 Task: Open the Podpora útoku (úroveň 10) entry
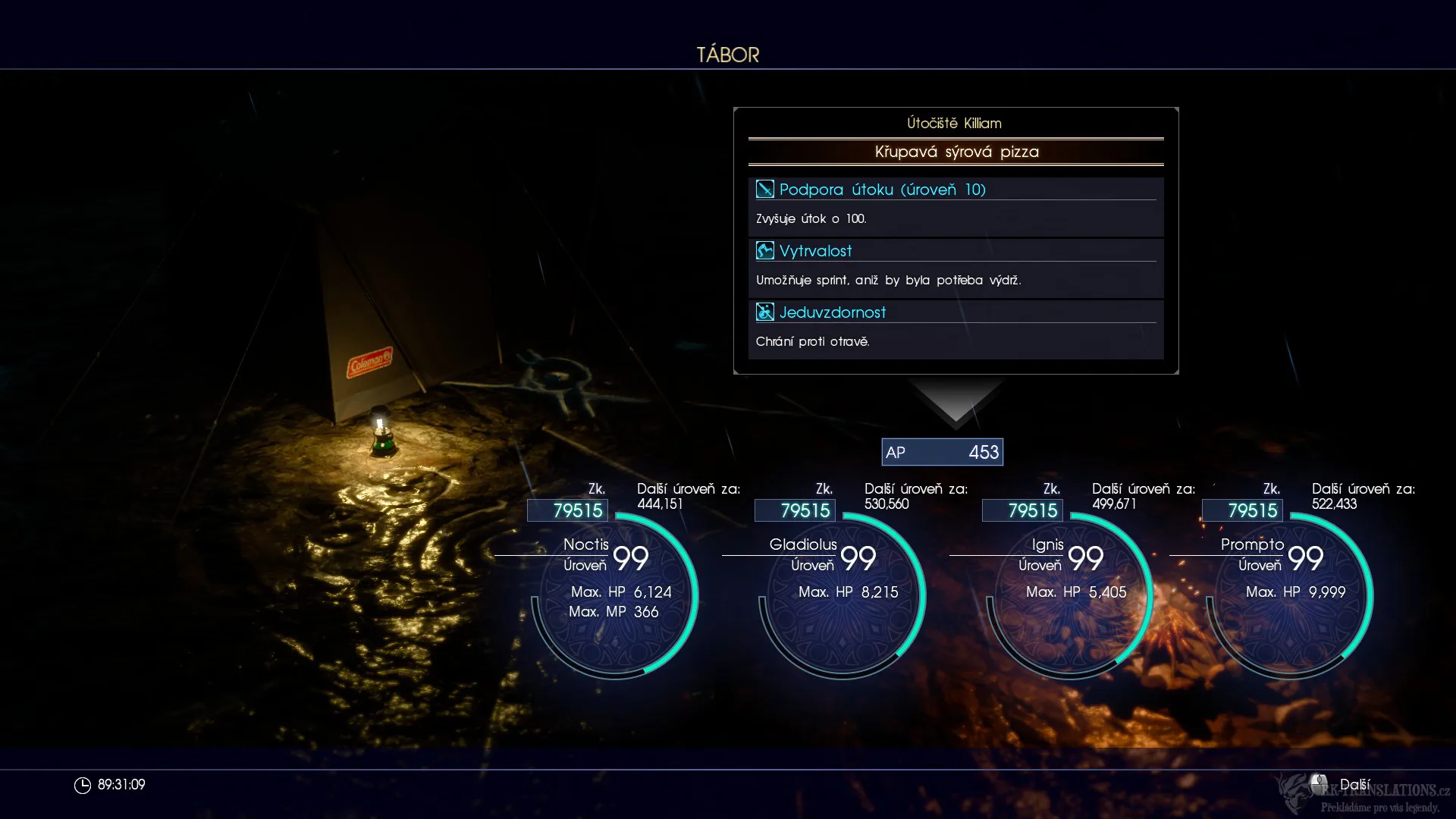point(883,190)
